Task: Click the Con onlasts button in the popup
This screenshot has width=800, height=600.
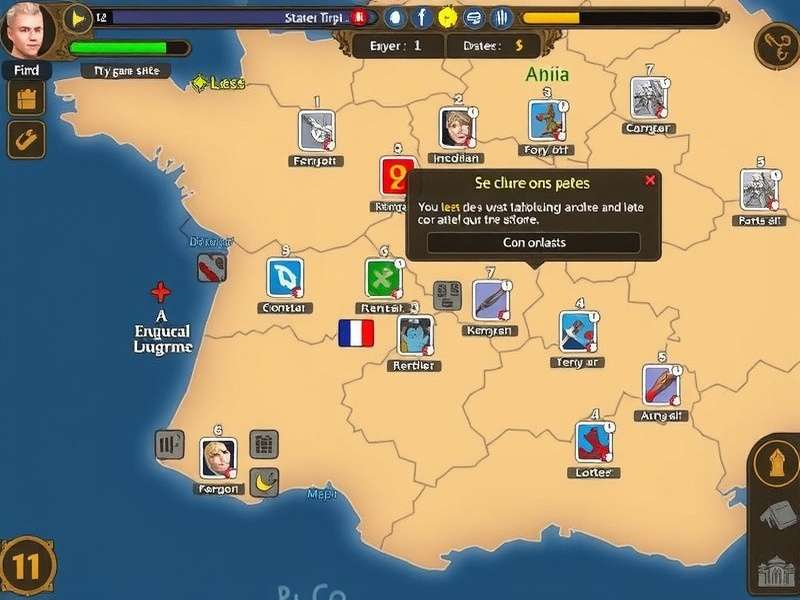Action: coord(533,243)
